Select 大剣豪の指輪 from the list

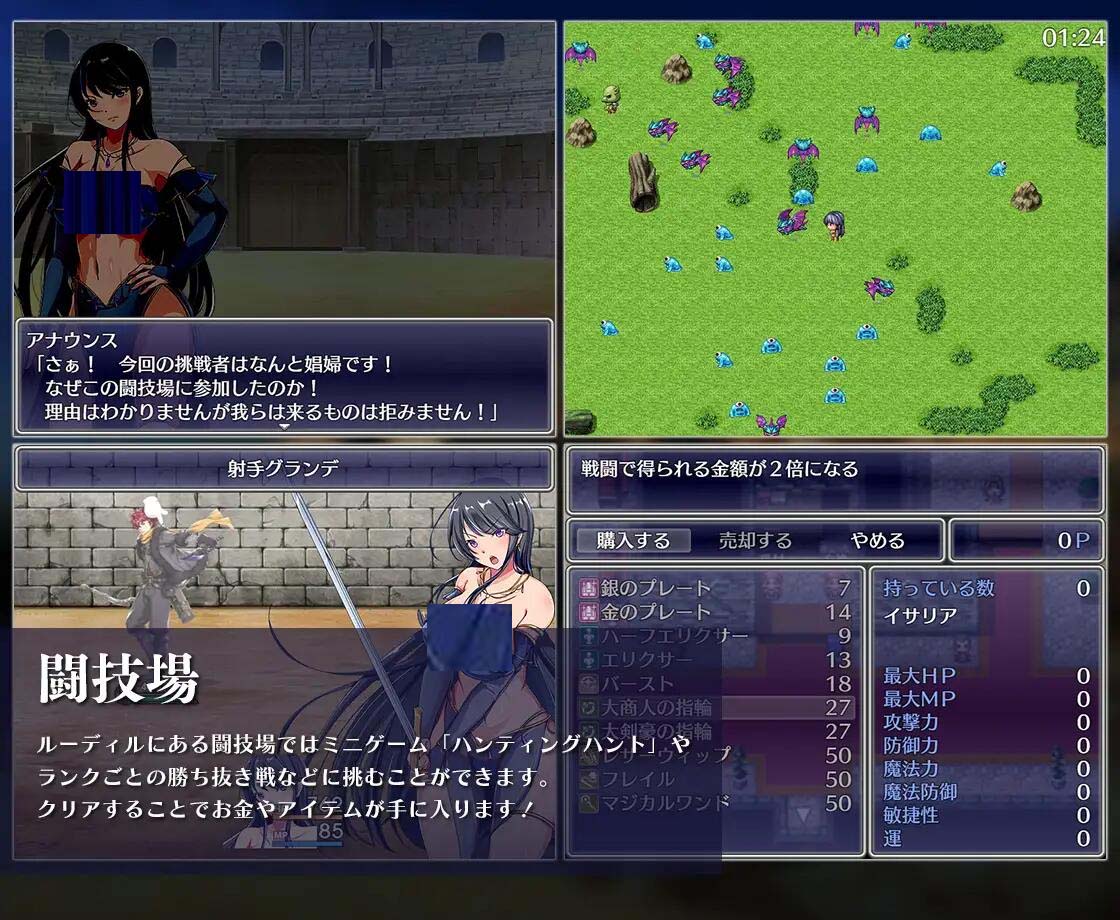pos(715,731)
